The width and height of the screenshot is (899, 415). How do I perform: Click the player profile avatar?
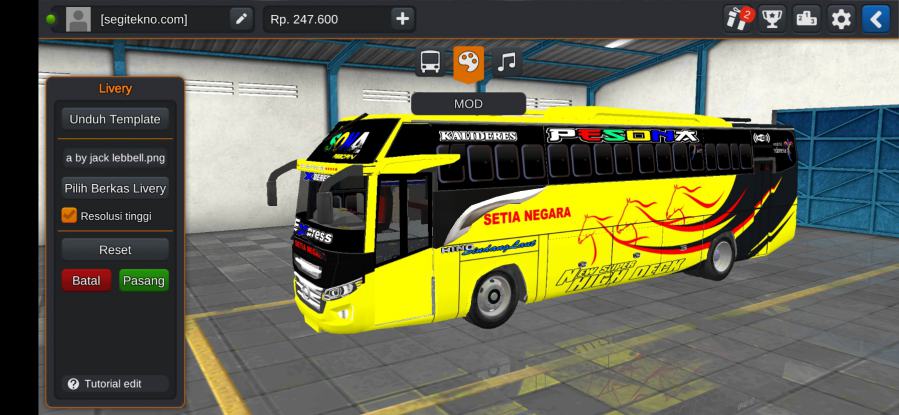[78, 18]
